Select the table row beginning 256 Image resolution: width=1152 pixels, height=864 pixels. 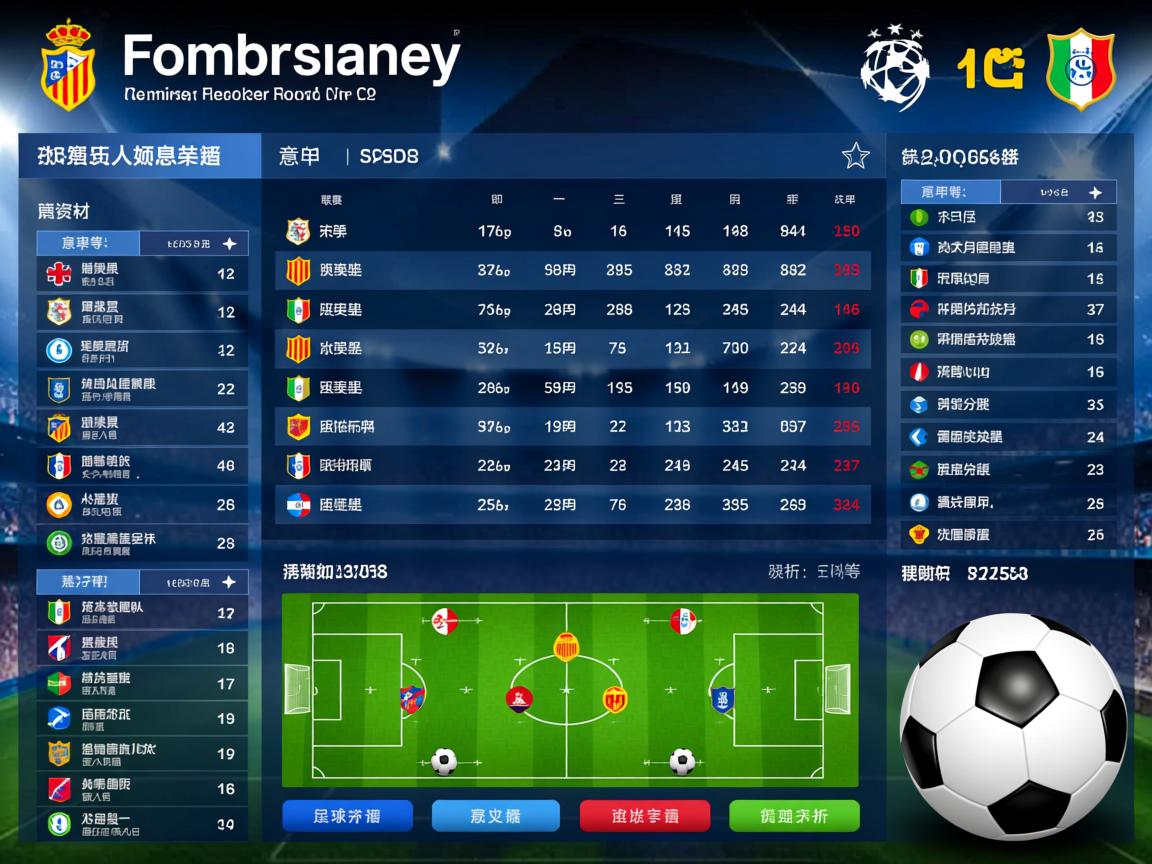tap(572, 505)
